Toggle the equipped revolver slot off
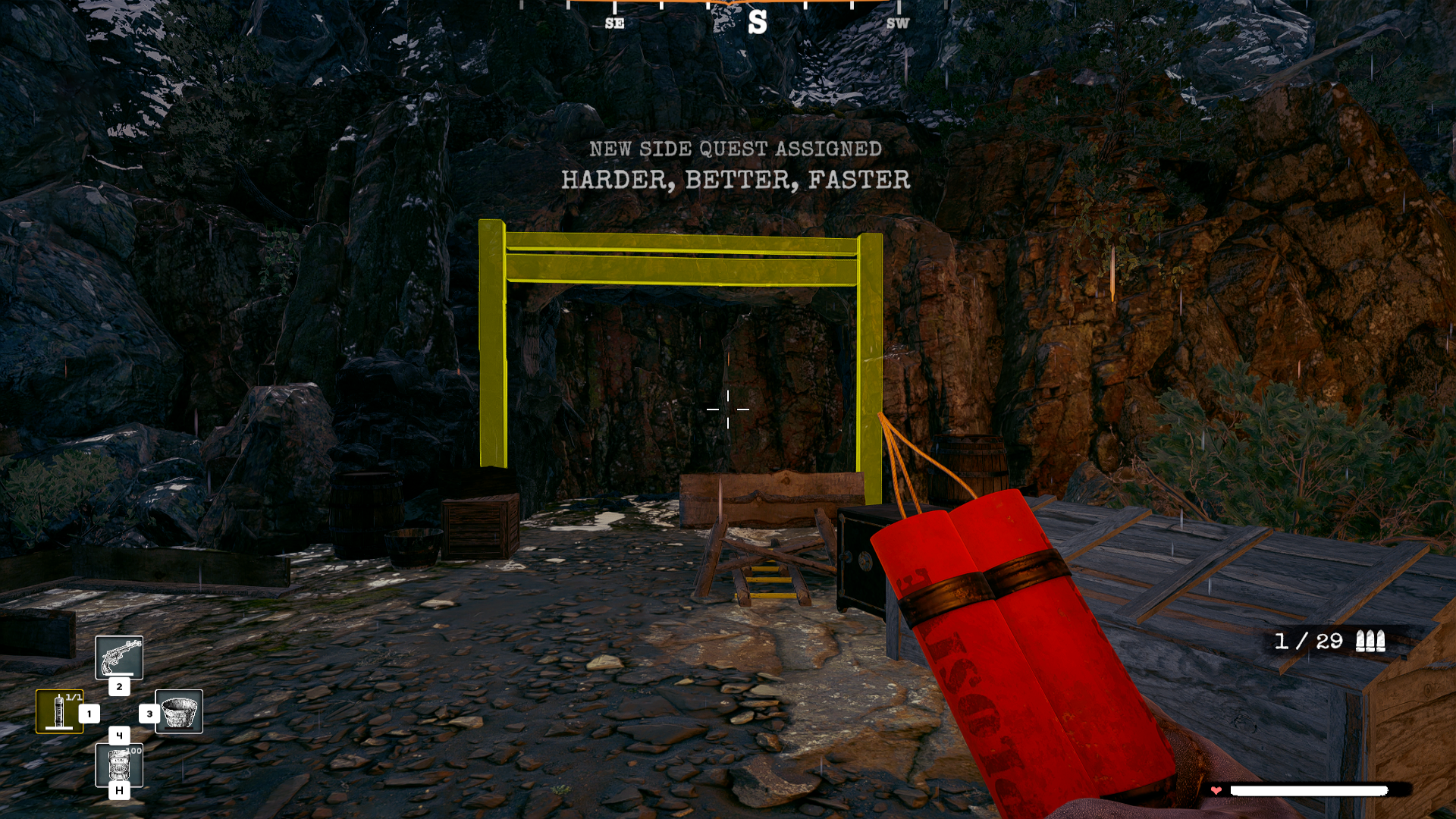The width and height of the screenshot is (1456, 819). coord(119,658)
